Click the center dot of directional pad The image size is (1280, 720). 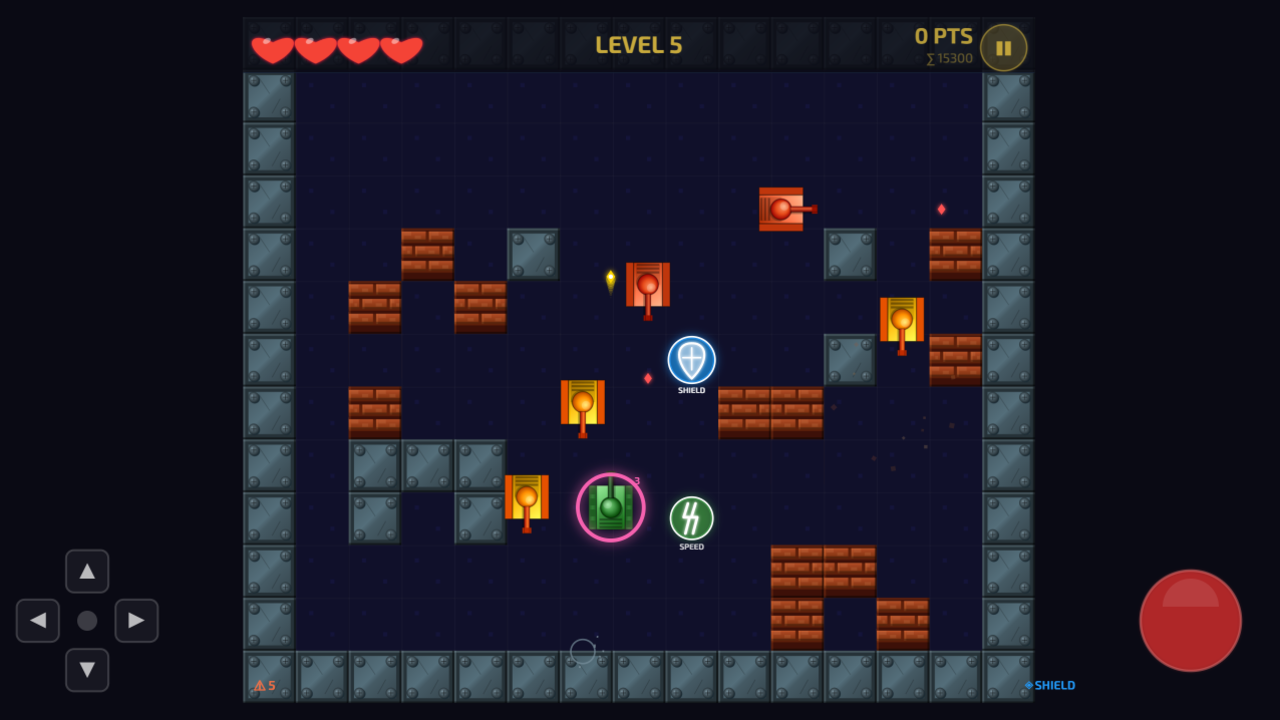[87, 621]
